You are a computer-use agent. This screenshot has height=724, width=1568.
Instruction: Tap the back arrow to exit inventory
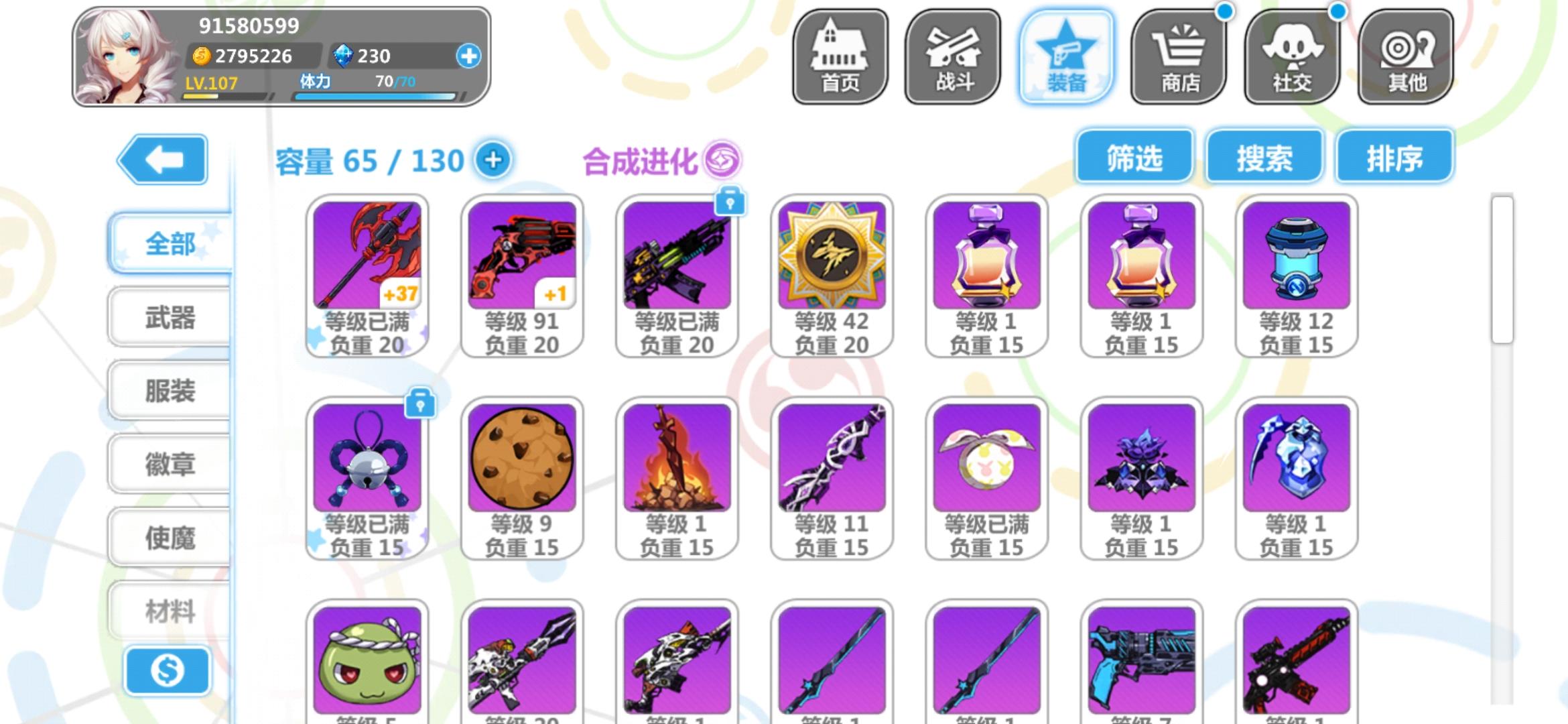click(163, 160)
